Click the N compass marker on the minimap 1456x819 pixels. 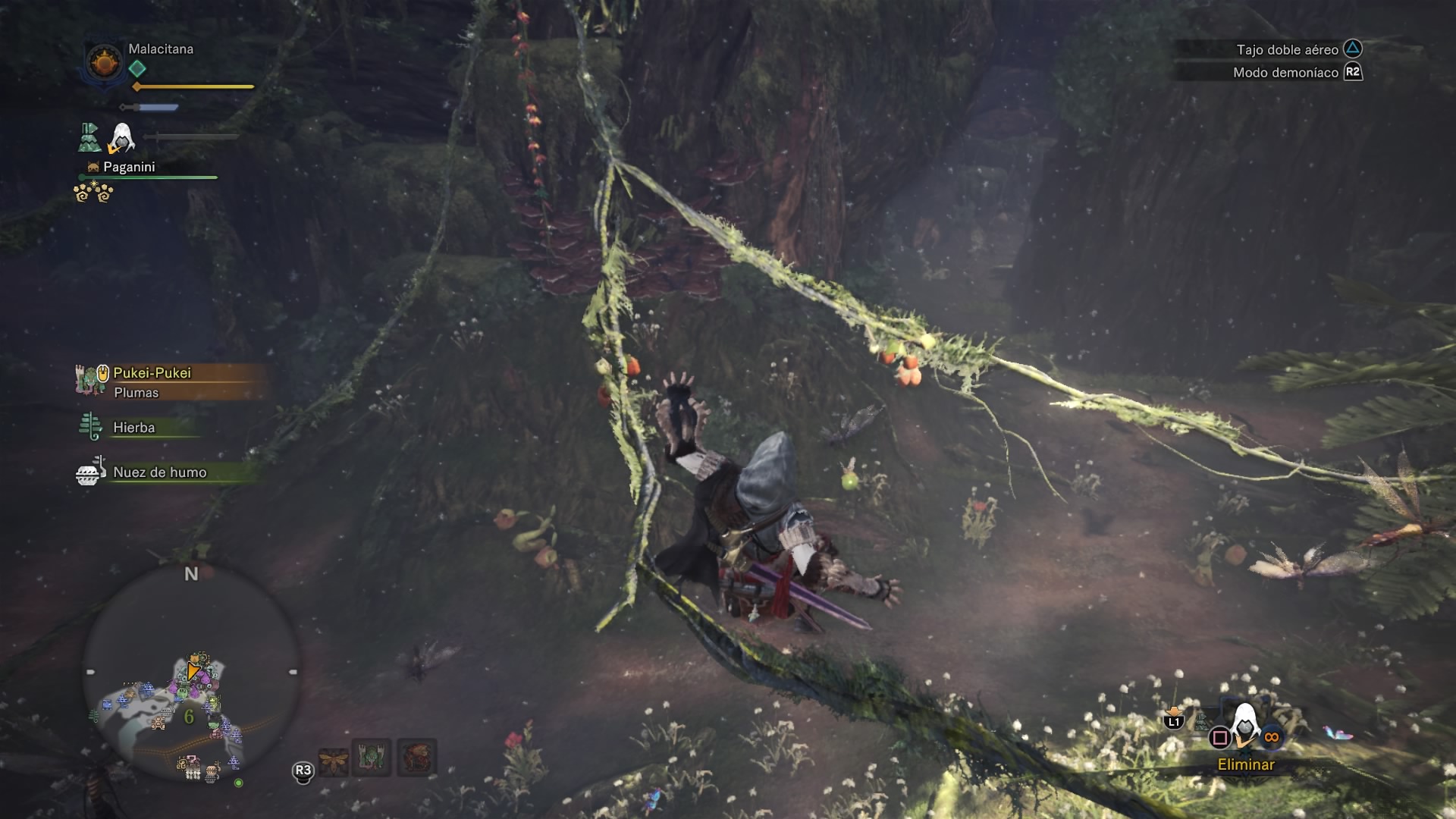[x=191, y=574]
